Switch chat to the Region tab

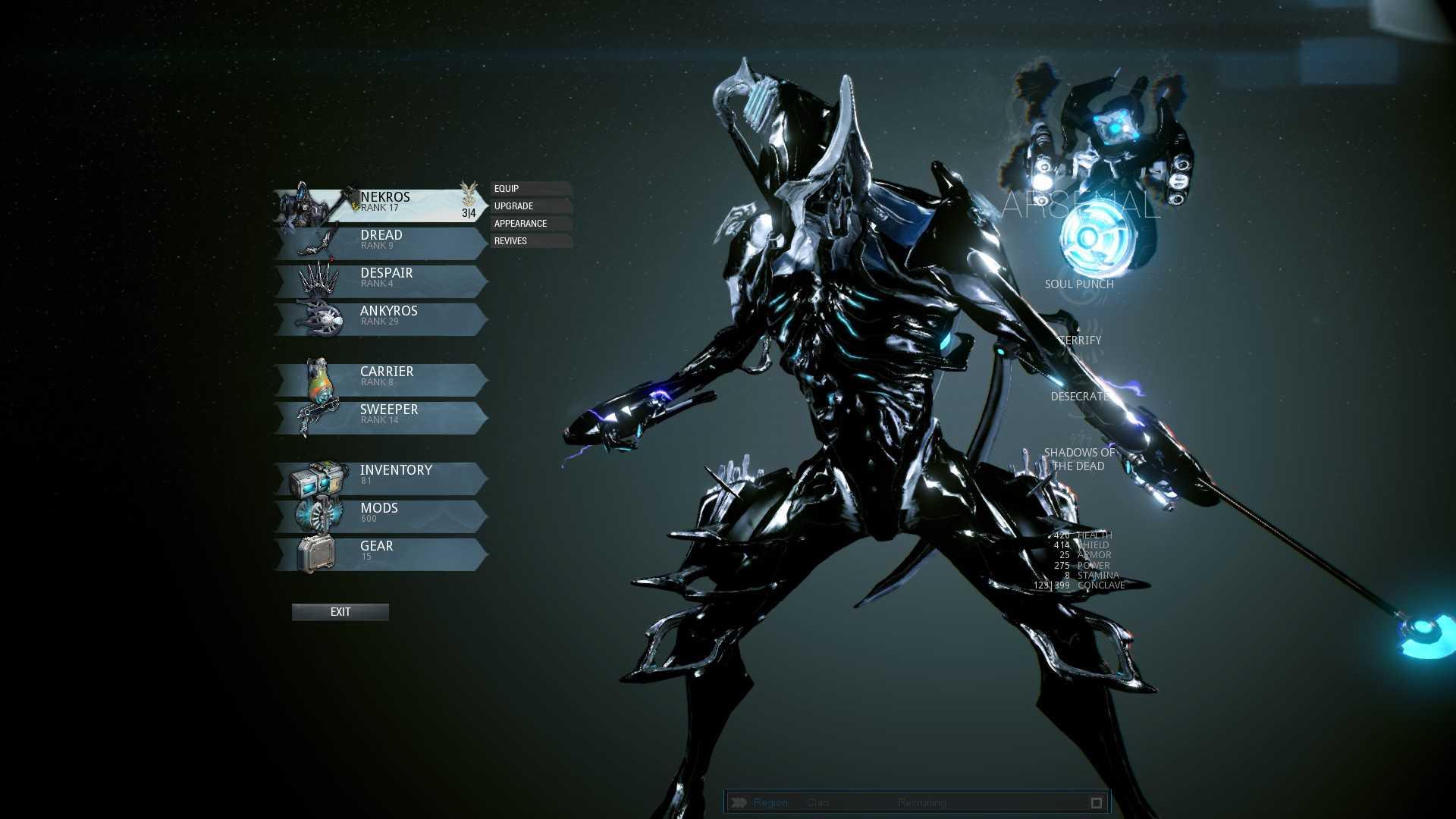coord(770,802)
